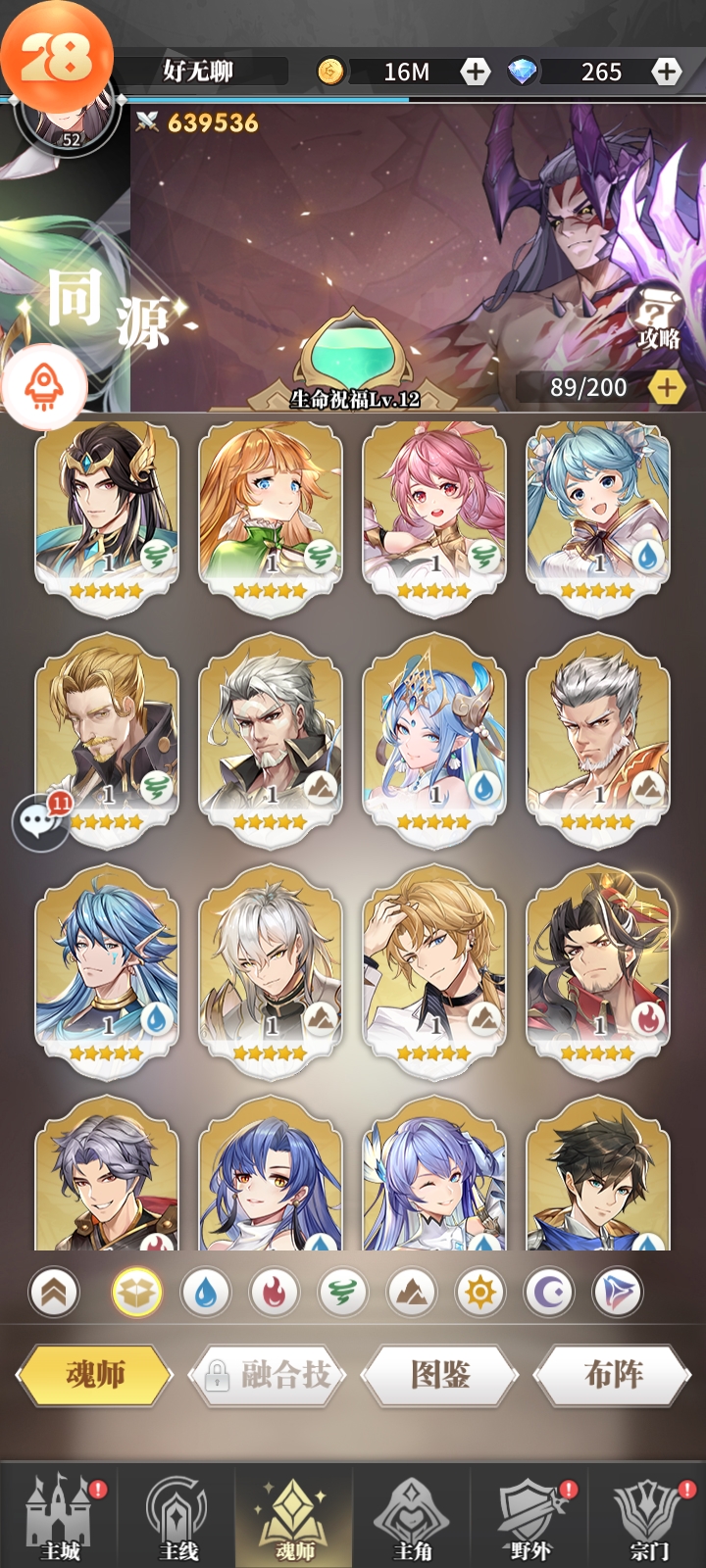The image size is (706, 1568).
Task: Filter heroes by wind element
Action: 342,1294
